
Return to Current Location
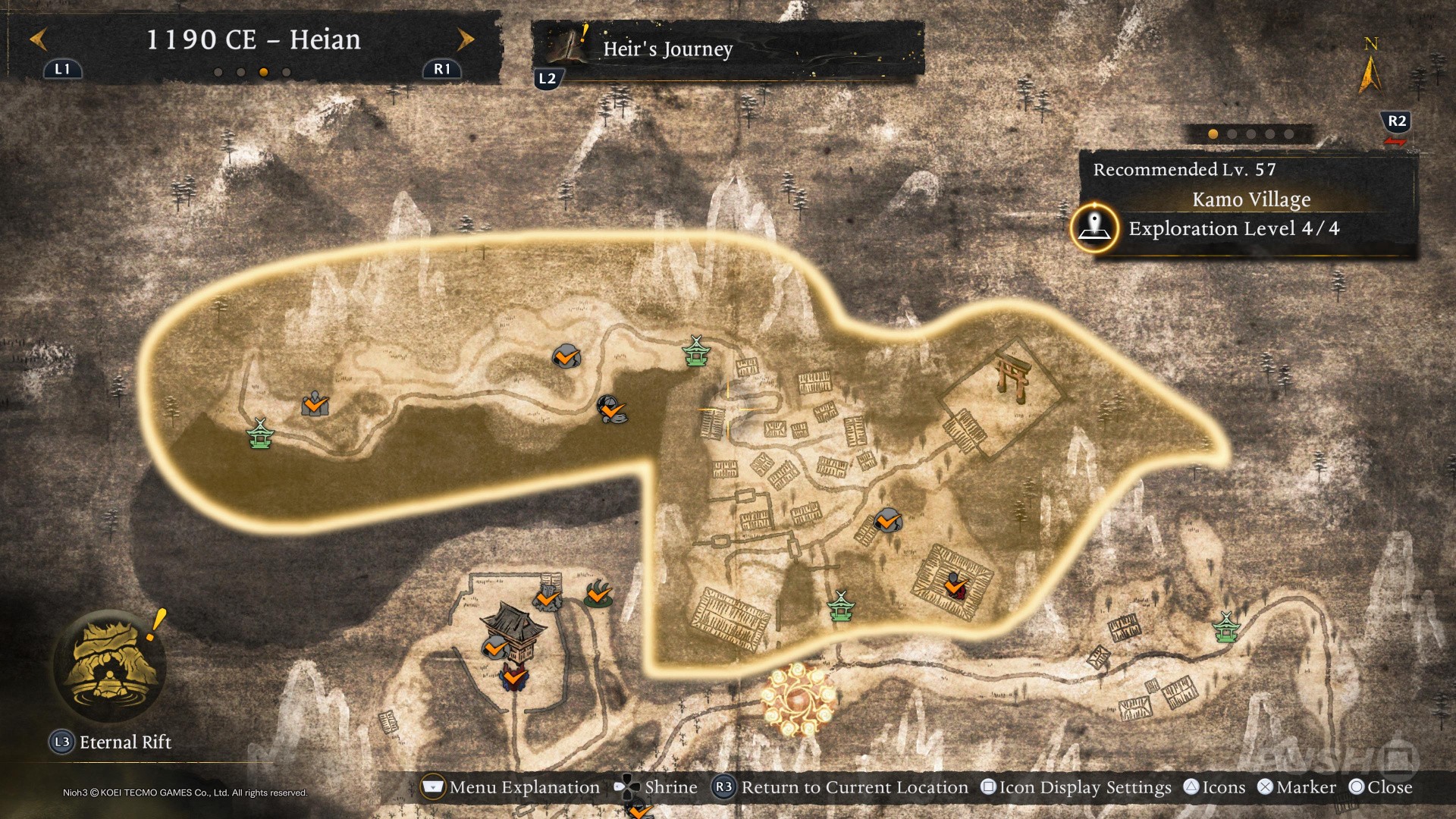point(840,787)
